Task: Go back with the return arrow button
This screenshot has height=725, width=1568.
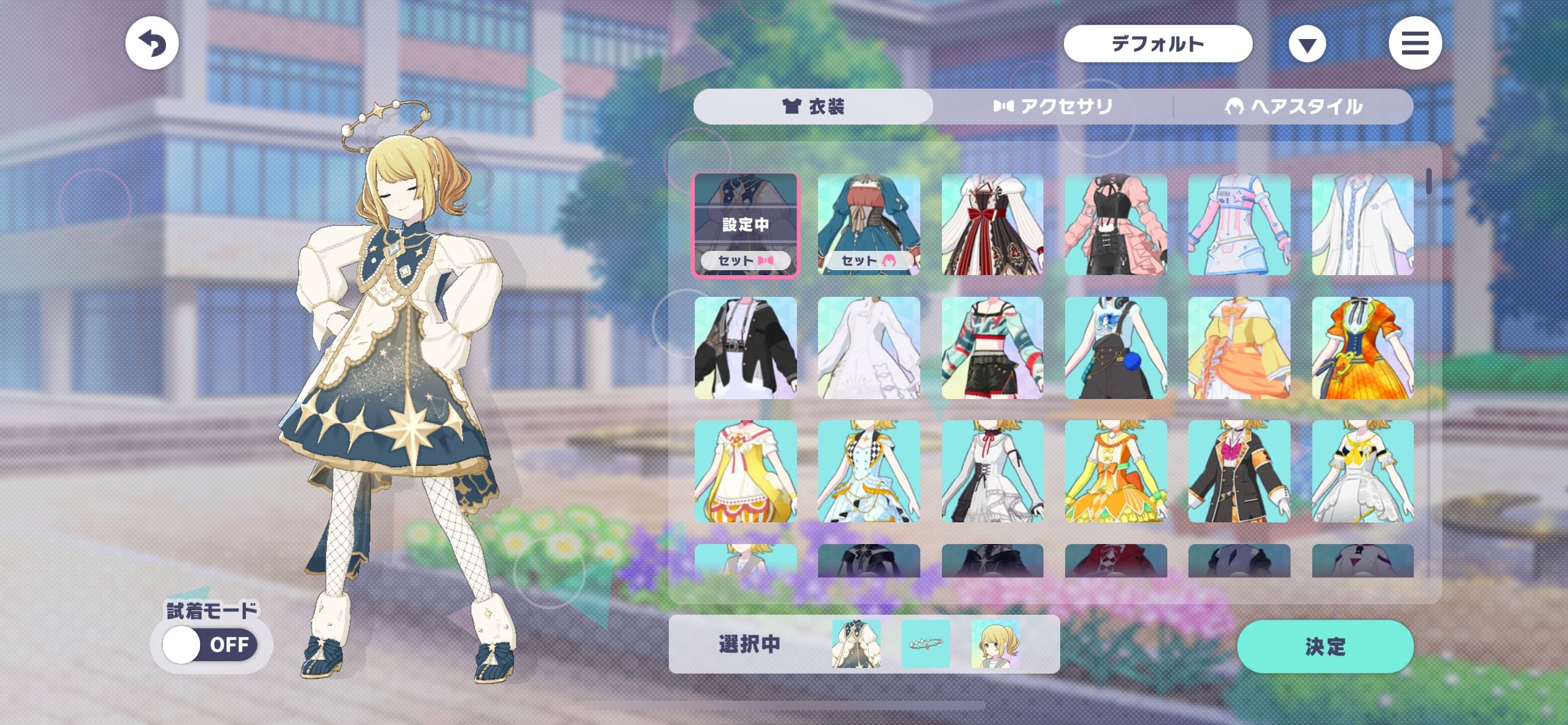Action: coord(152,43)
